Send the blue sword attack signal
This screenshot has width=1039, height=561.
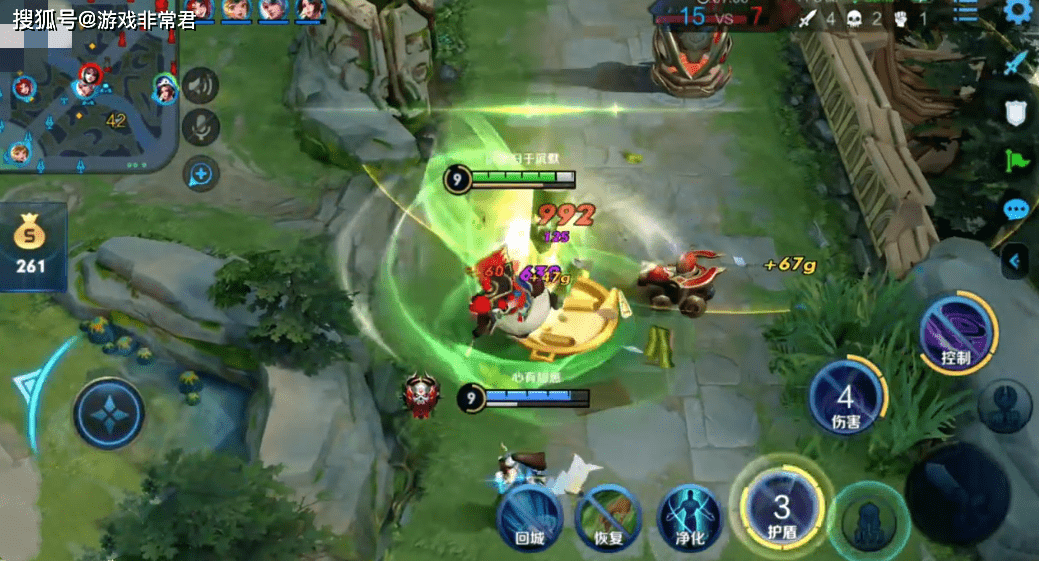[1016, 62]
